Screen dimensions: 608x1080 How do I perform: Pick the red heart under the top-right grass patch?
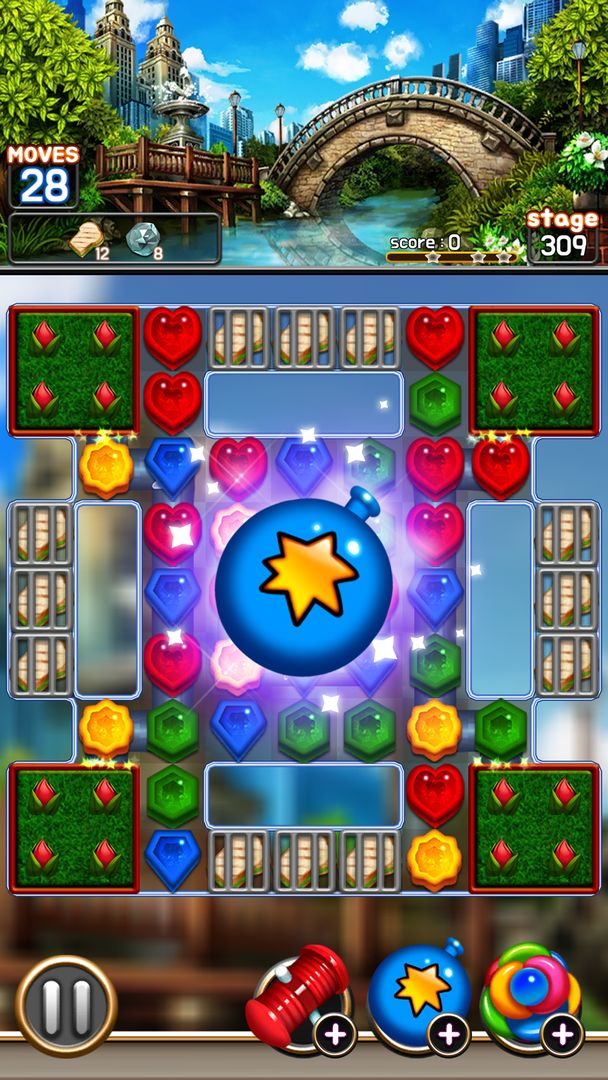click(x=501, y=467)
